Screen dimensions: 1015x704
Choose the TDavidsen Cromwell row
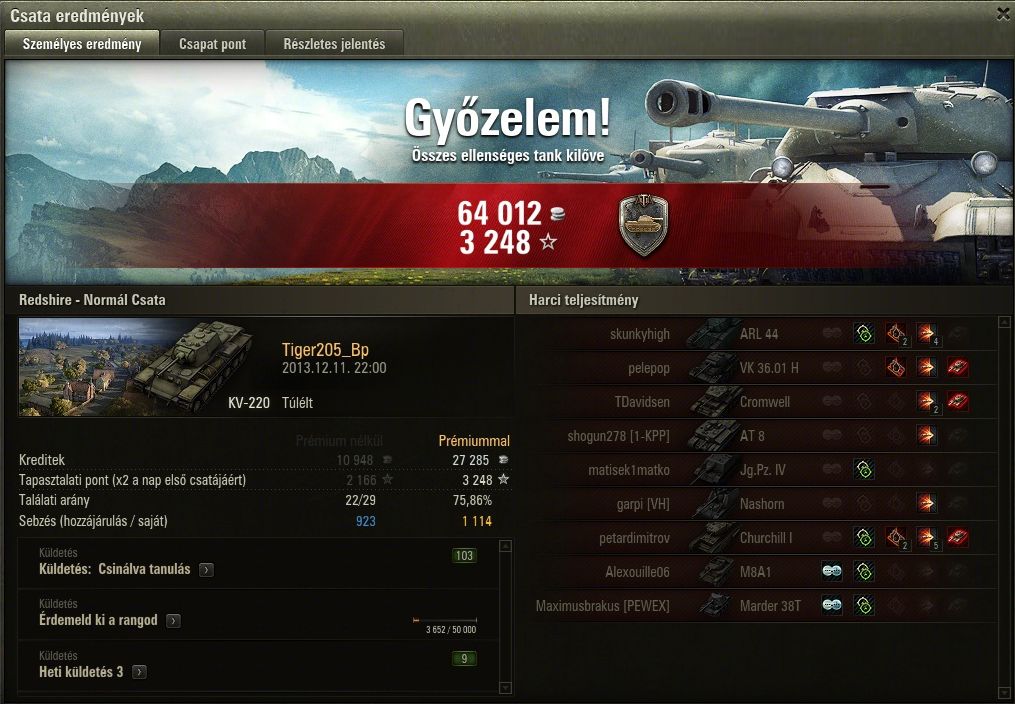pos(760,402)
